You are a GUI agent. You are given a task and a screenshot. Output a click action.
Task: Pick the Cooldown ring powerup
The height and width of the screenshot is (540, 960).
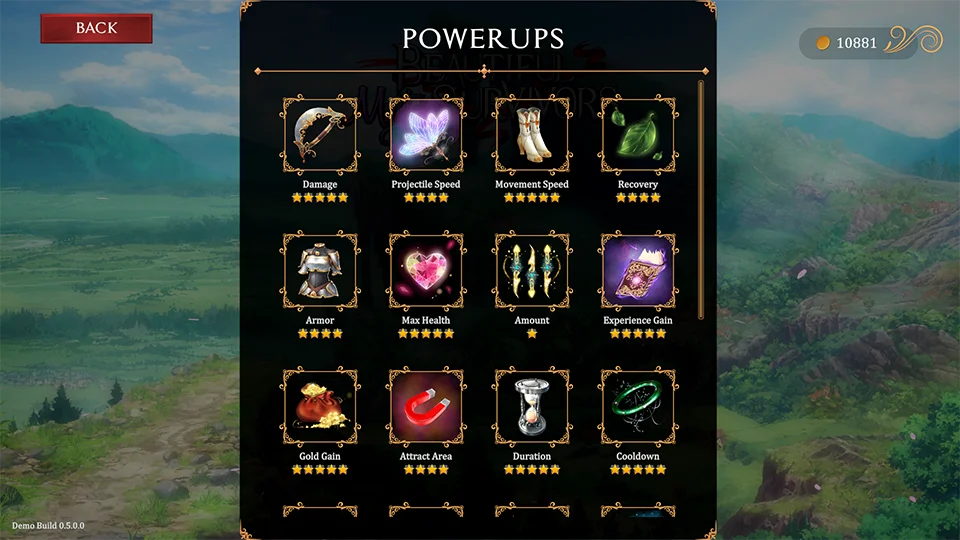(x=638, y=407)
